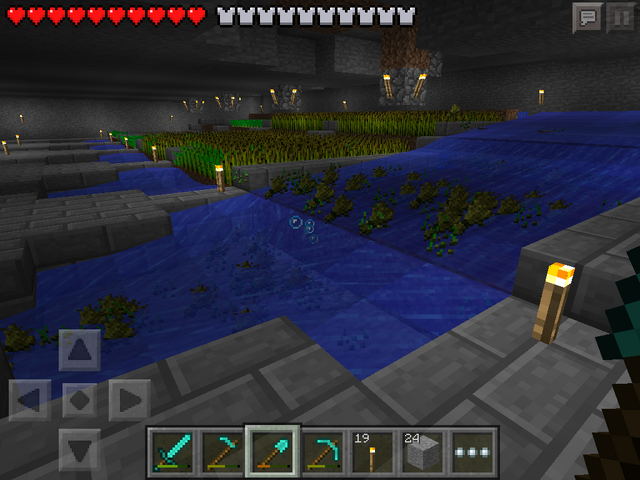Viewport: 640px width, 480px height.
Task: Choose the stone block stack
Action: [422, 452]
